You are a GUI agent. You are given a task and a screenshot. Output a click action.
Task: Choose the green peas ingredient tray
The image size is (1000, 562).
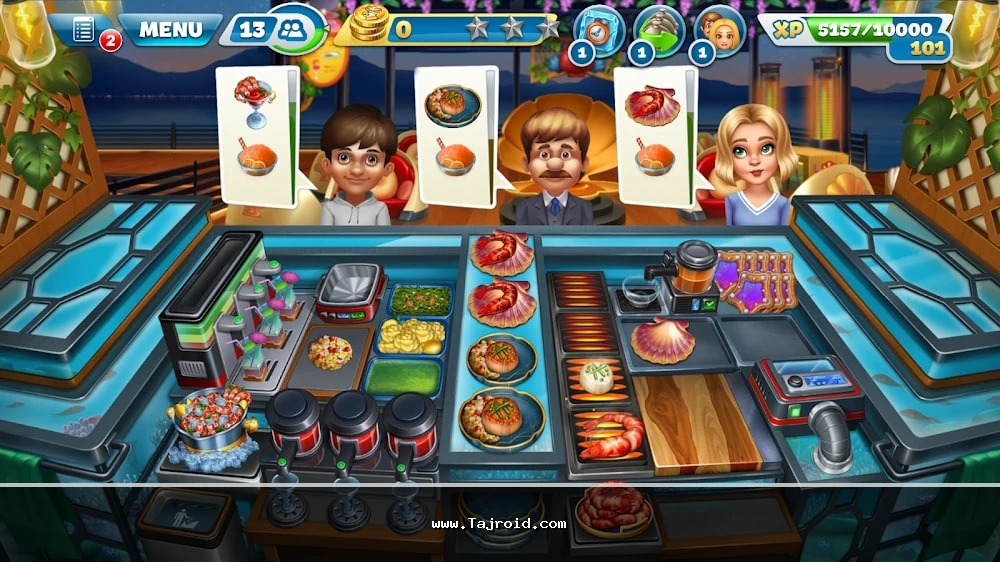point(419,299)
